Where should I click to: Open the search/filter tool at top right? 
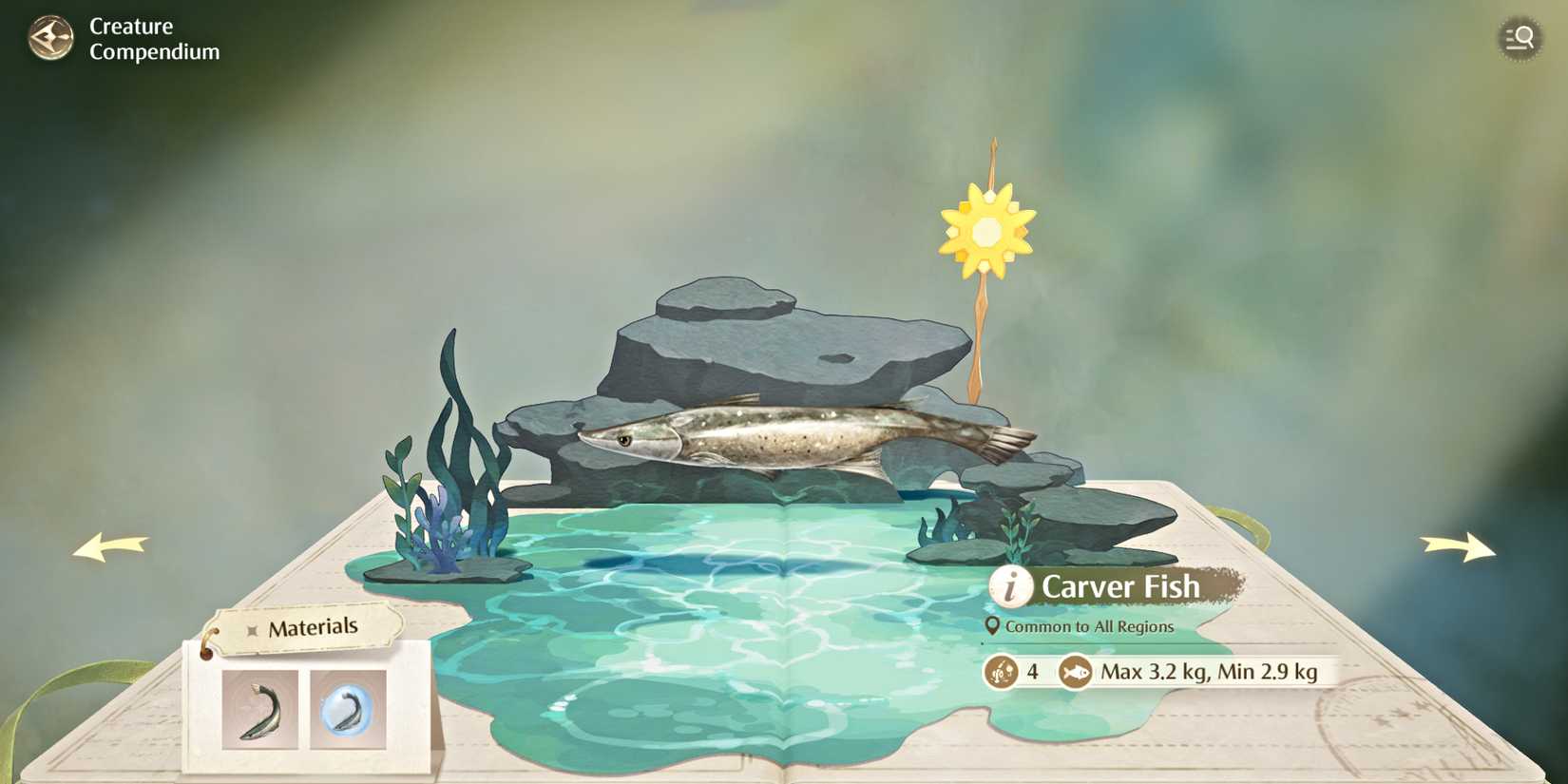1520,38
